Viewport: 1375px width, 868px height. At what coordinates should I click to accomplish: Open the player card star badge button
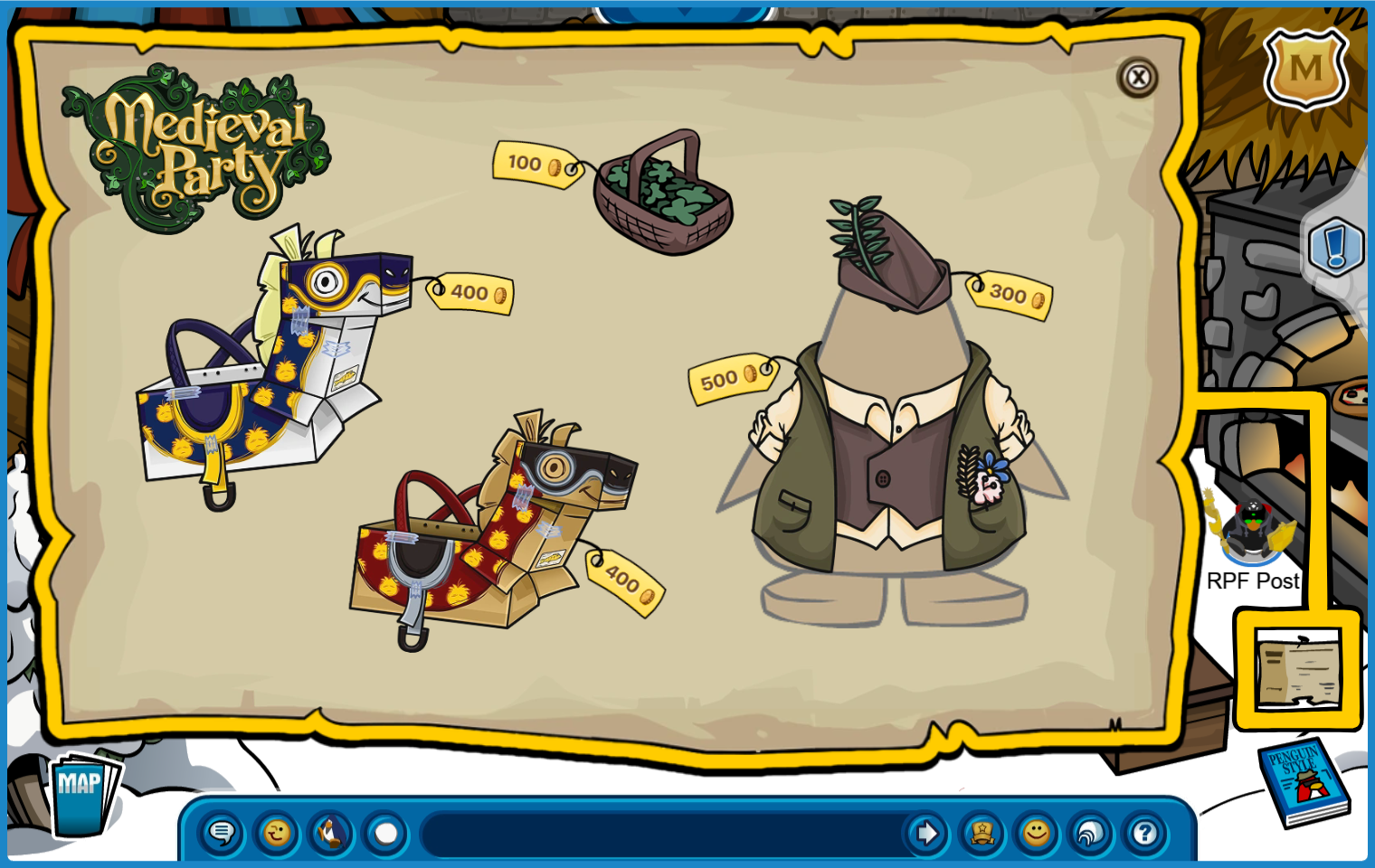coord(981,833)
